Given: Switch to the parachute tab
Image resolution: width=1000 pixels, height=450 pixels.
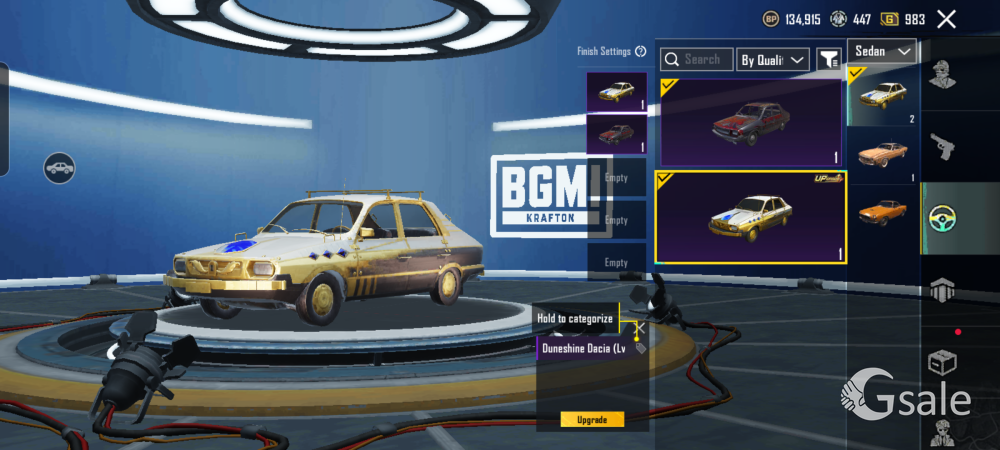Looking at the screenshot, I should tap(940, 290).
